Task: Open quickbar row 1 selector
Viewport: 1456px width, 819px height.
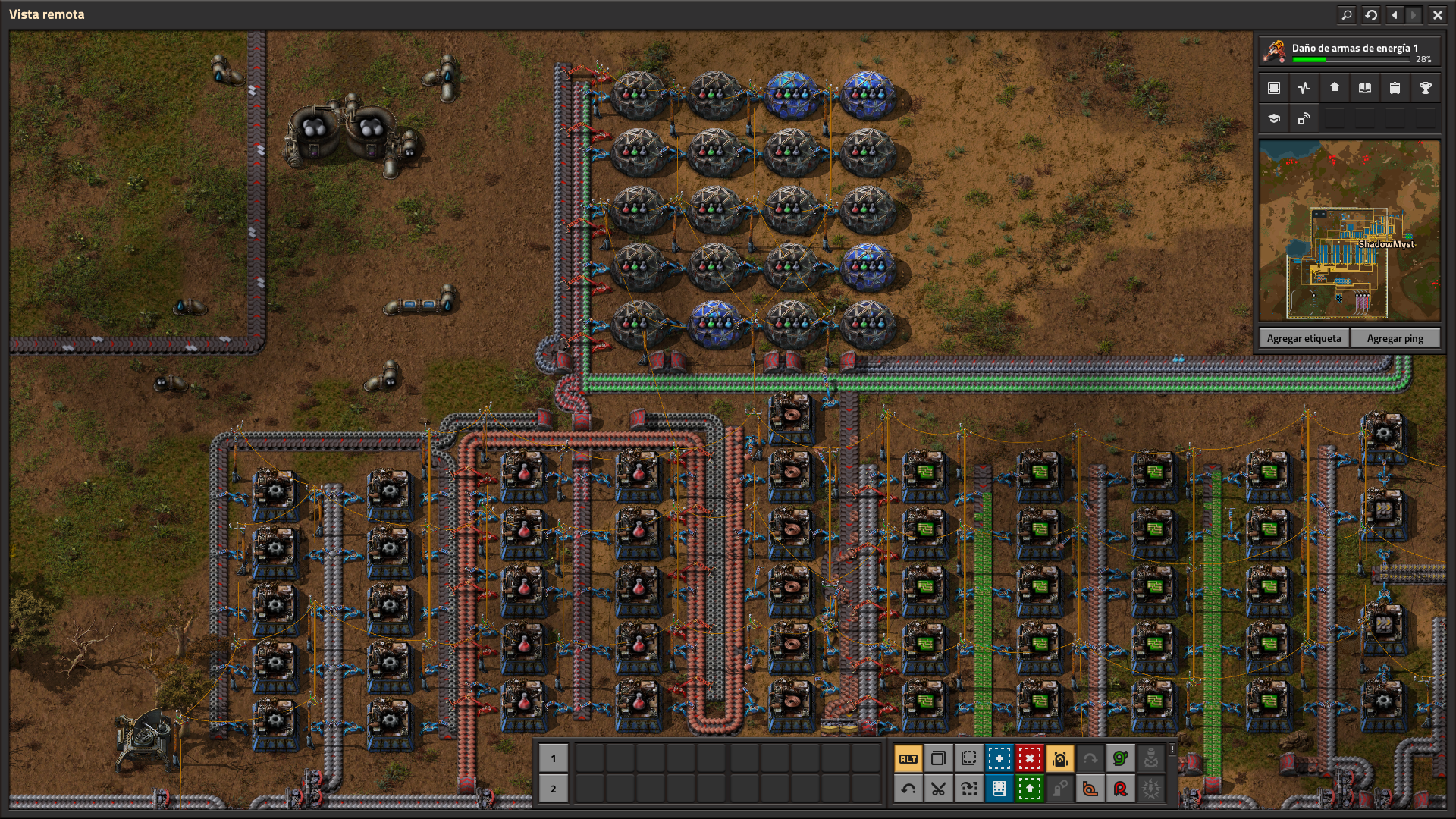Action: [x=554, y=757]
